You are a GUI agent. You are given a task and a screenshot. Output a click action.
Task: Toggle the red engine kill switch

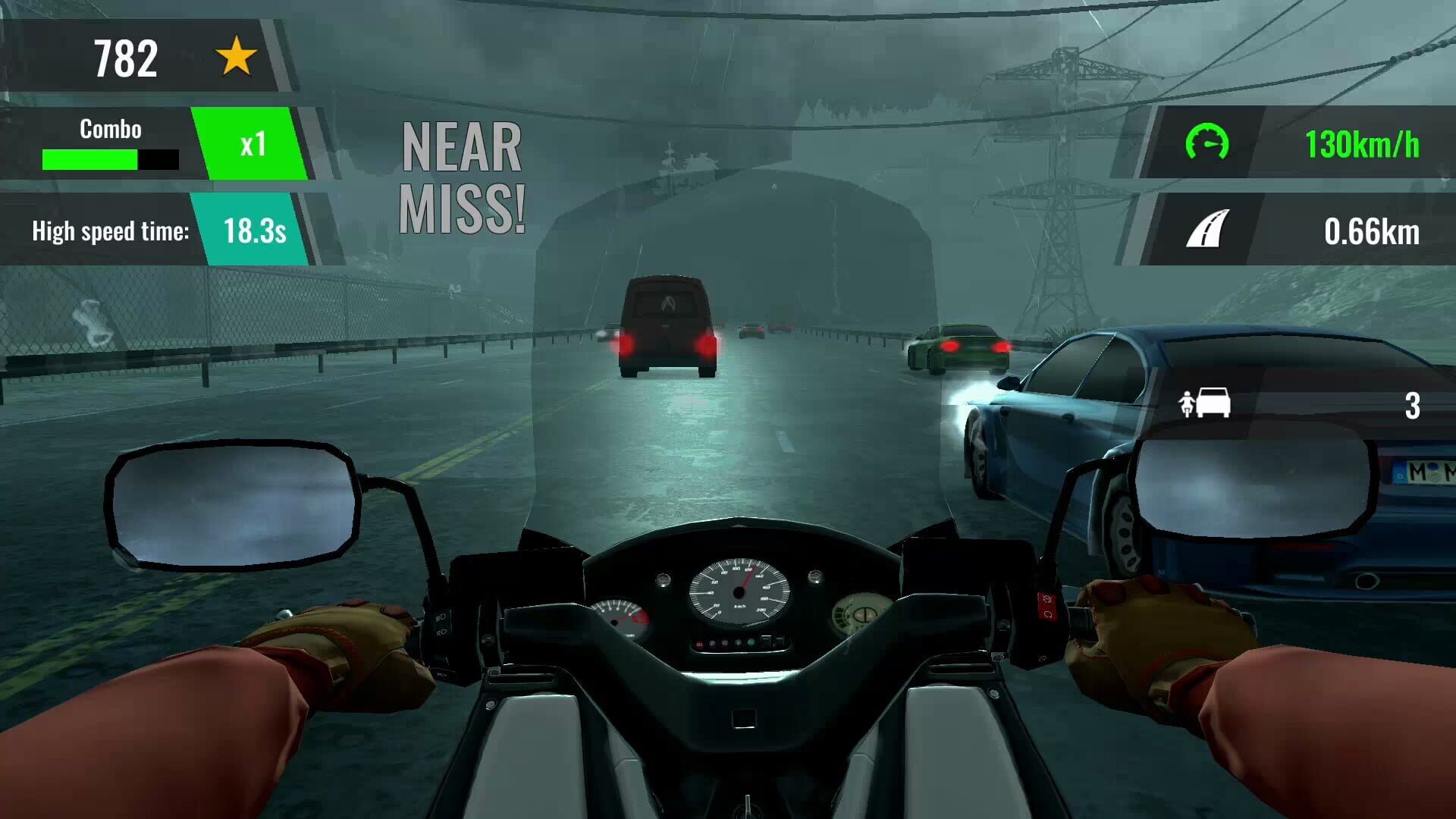click(1046, 601)
